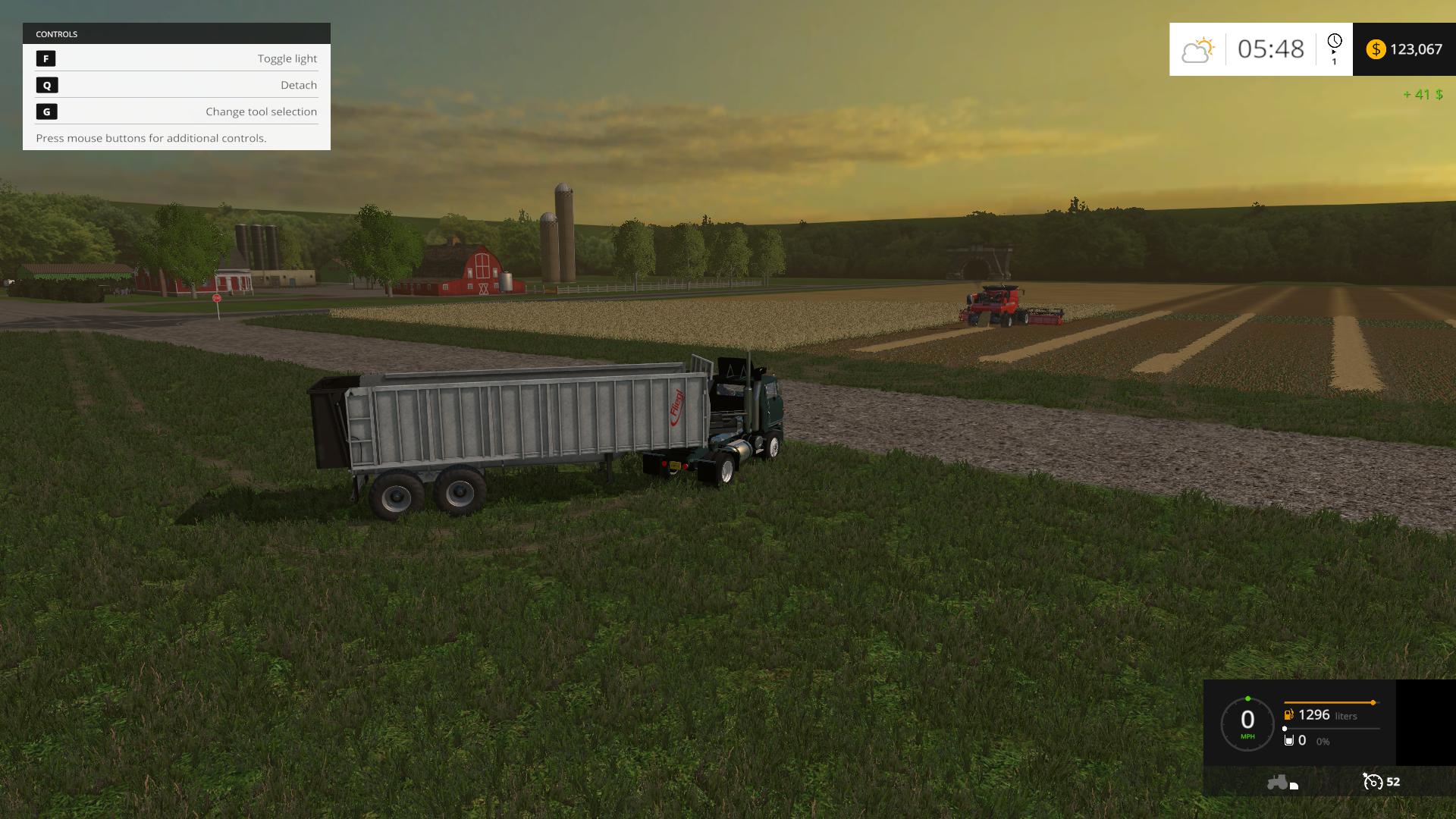Select the truck and trailer schema icon
Image resolution: width=1456 pixels, height=819 pixels.
coord(1282,782)
